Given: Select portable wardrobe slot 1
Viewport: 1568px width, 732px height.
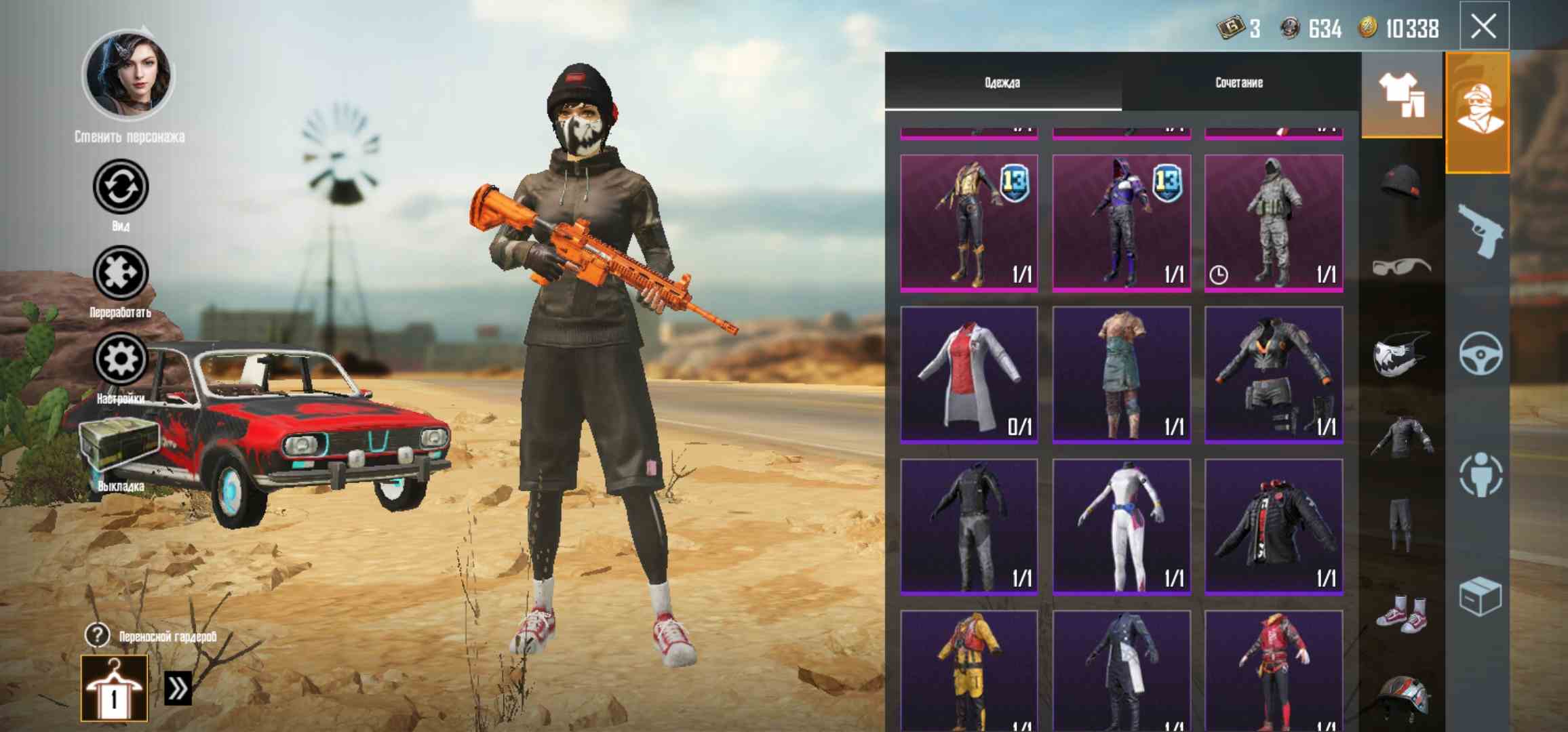Looking at the screenshot, I should [x=114, y=688].
